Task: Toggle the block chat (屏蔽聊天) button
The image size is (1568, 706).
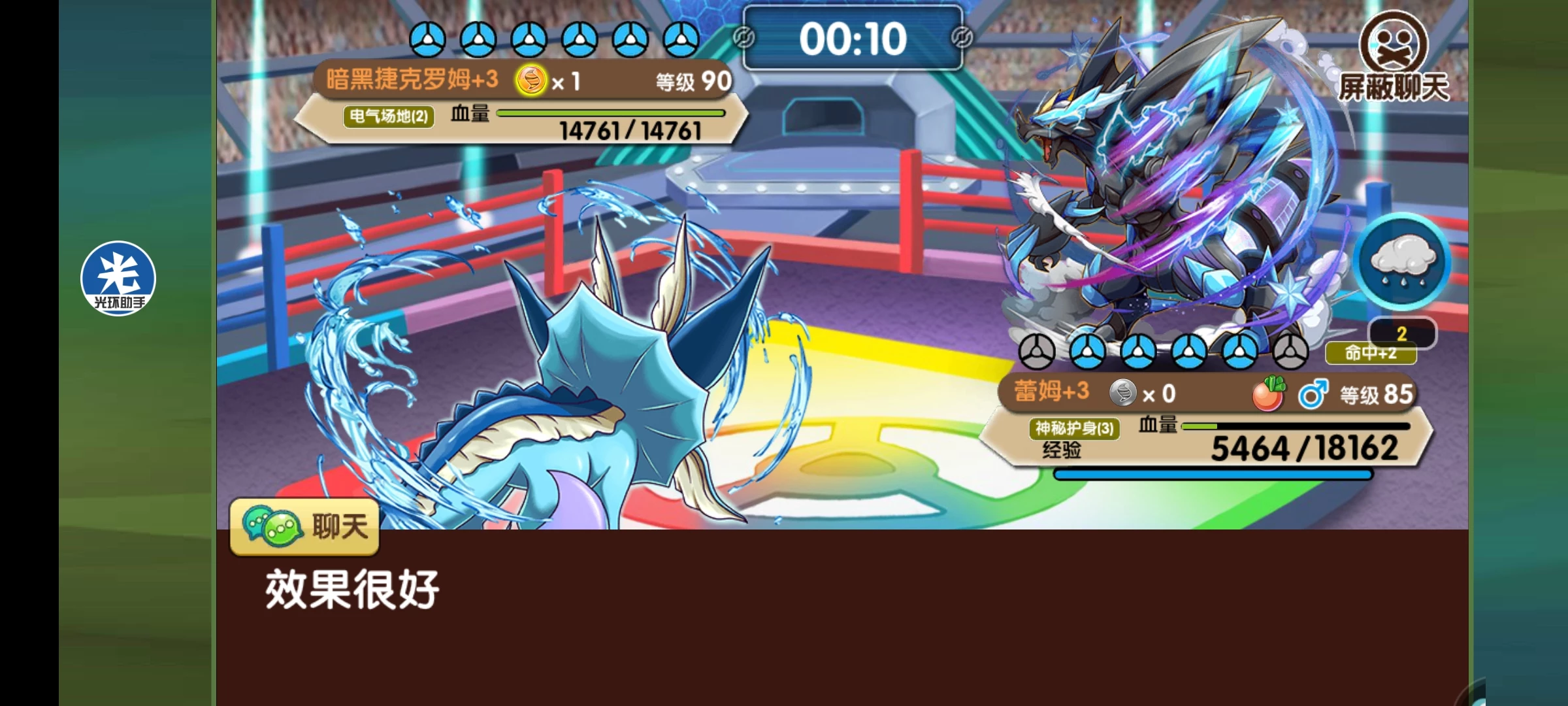Action: (1394, 59)
